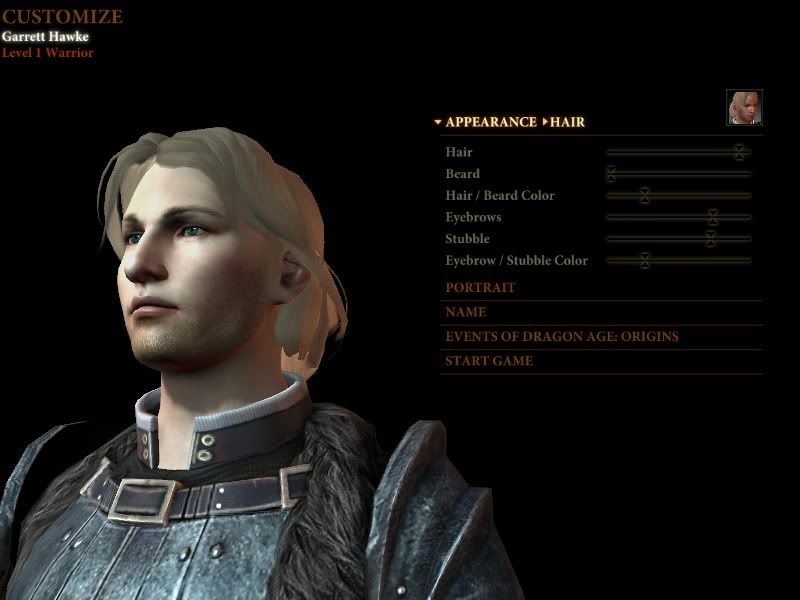Change the Eyebrow / Stubble Color slider

[x=645, y=261]
